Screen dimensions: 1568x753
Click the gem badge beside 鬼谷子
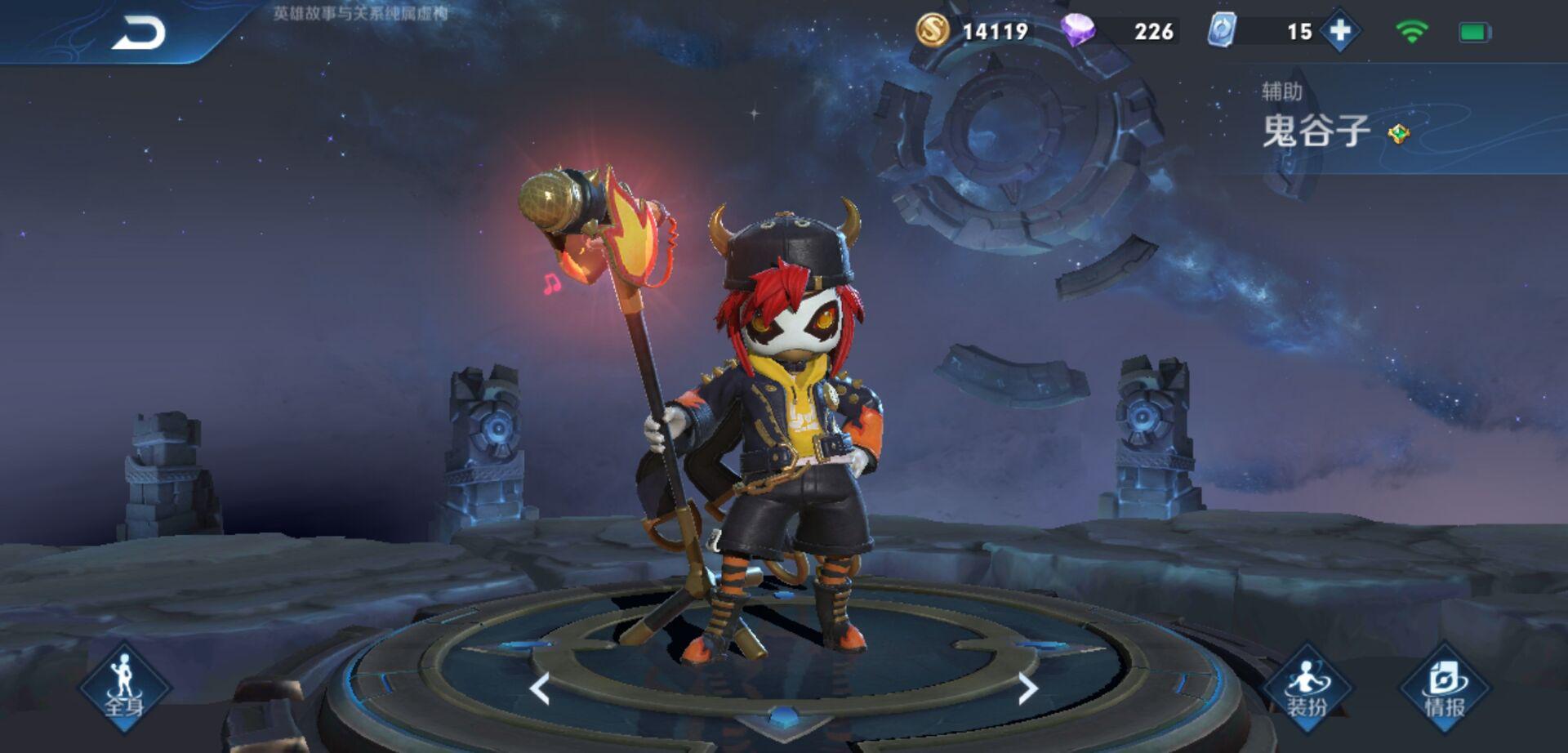click(x=1399, y=133)
